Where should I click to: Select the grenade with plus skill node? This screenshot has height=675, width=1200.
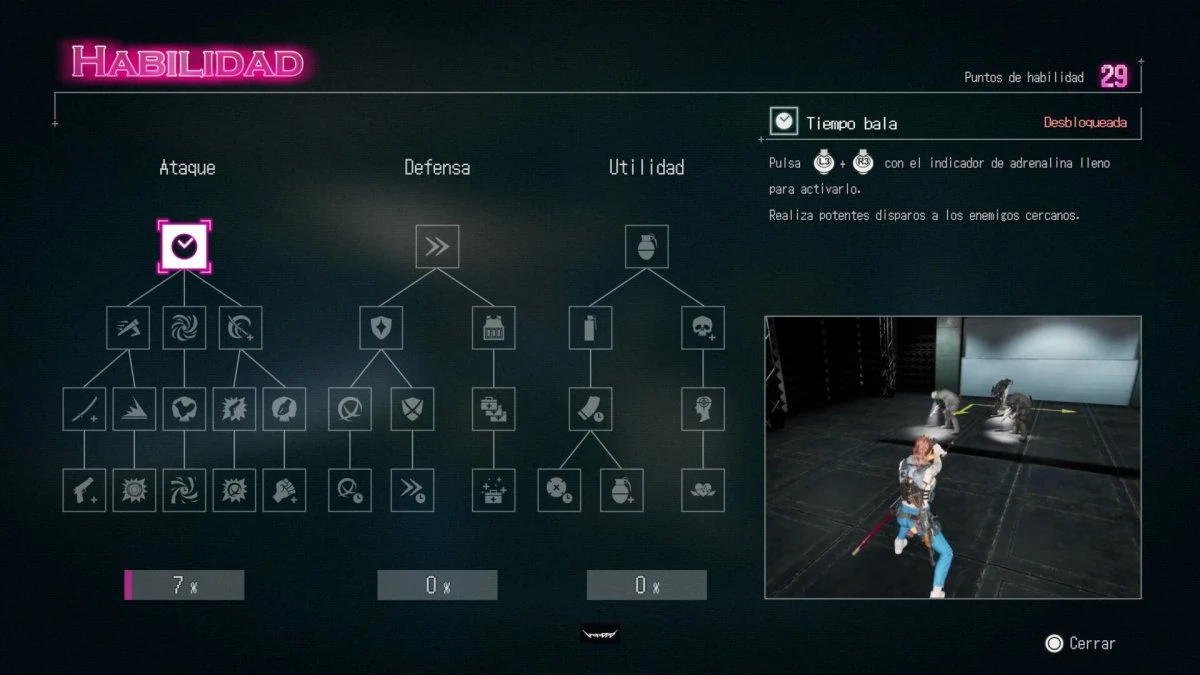621,490
